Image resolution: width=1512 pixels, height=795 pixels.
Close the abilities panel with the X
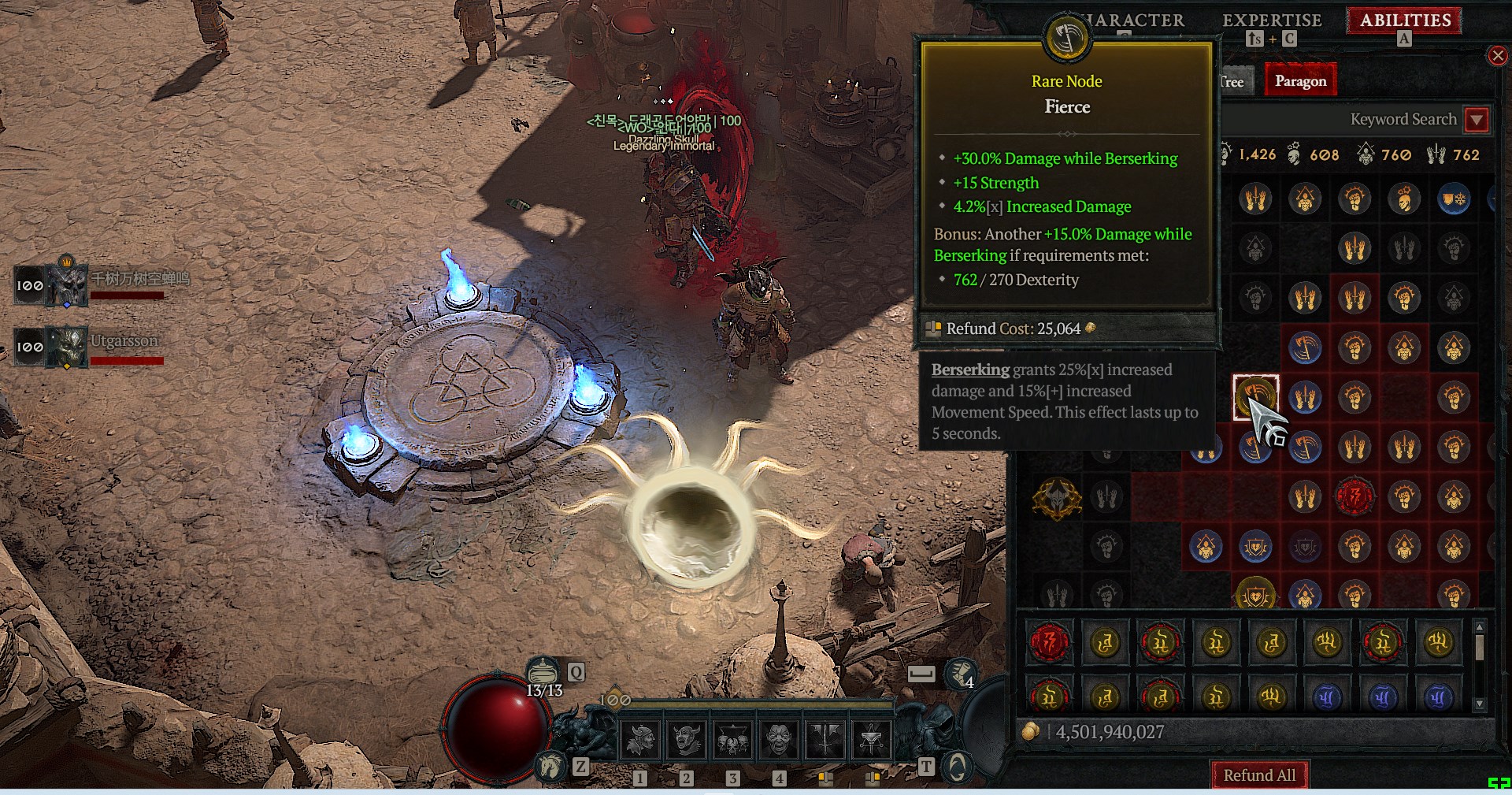(x=1497, y=55)
